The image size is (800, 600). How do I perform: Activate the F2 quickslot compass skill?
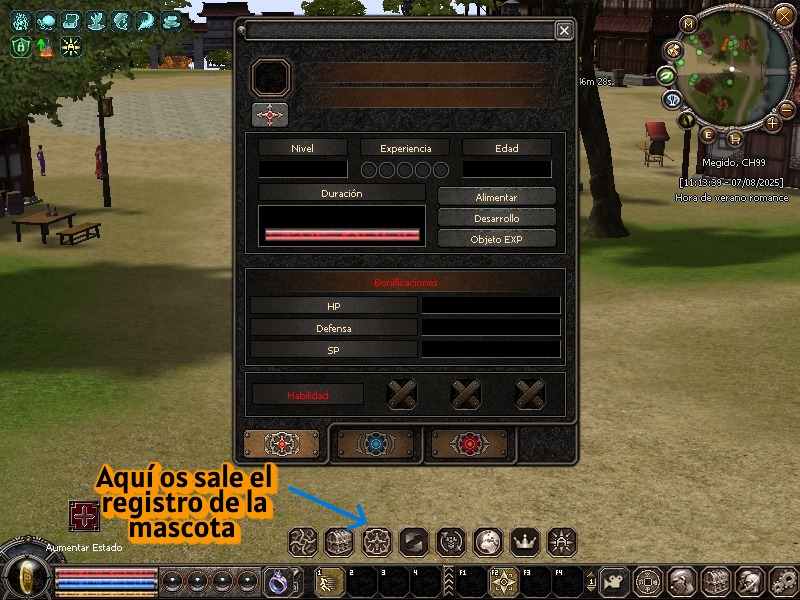click(505, 581)
